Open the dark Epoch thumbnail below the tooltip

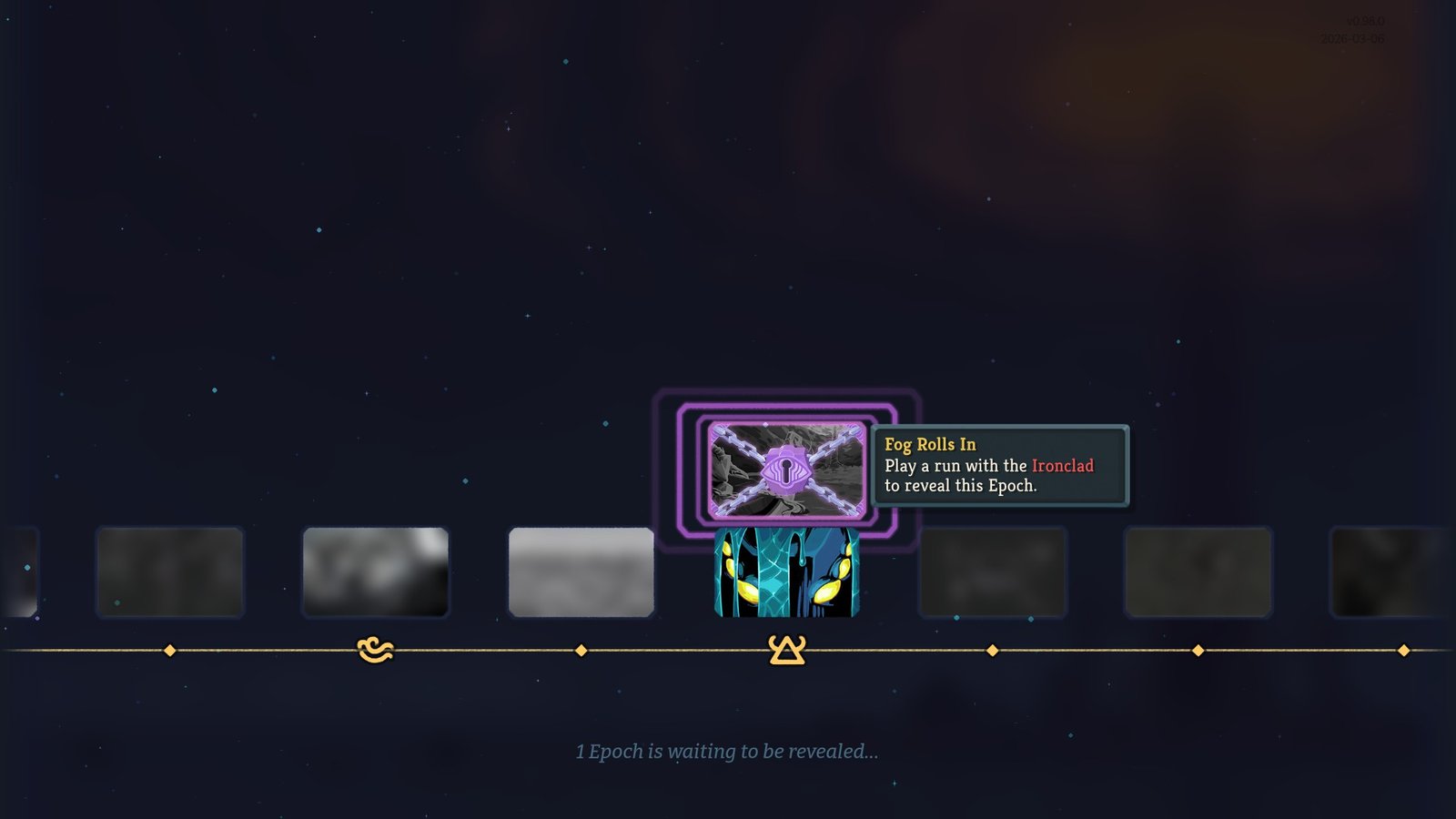[x=992, y=573]
